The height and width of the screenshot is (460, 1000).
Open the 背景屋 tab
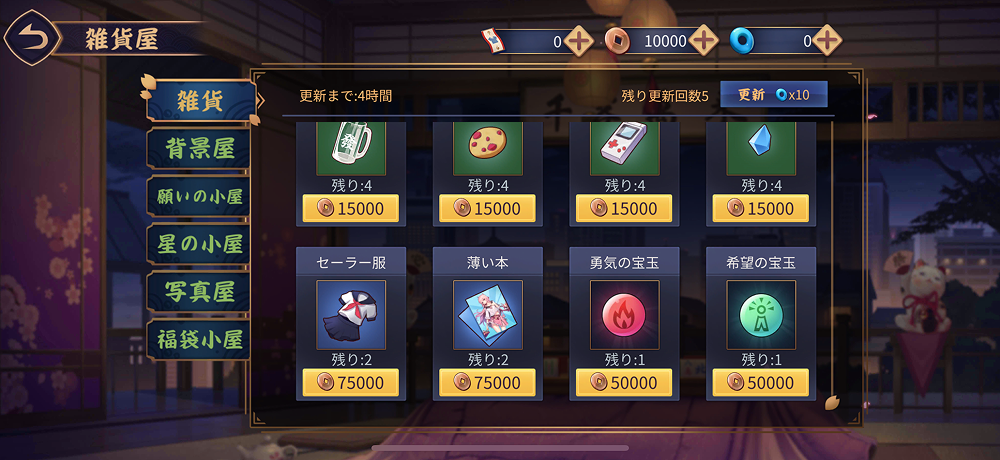[x=196, y=148]
